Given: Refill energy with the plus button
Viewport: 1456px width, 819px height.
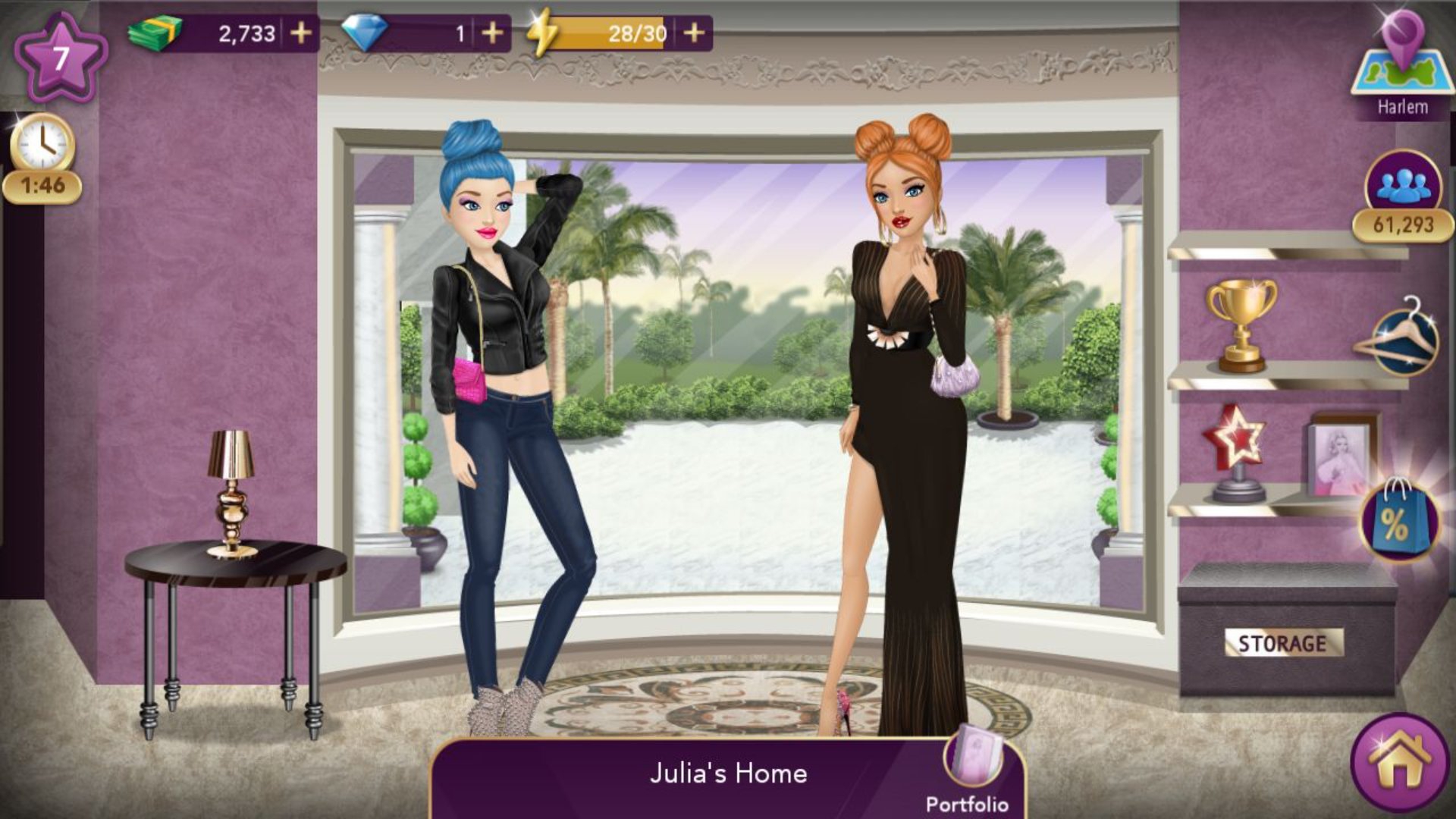Looking at the screenshot, I should pos(694,33).
